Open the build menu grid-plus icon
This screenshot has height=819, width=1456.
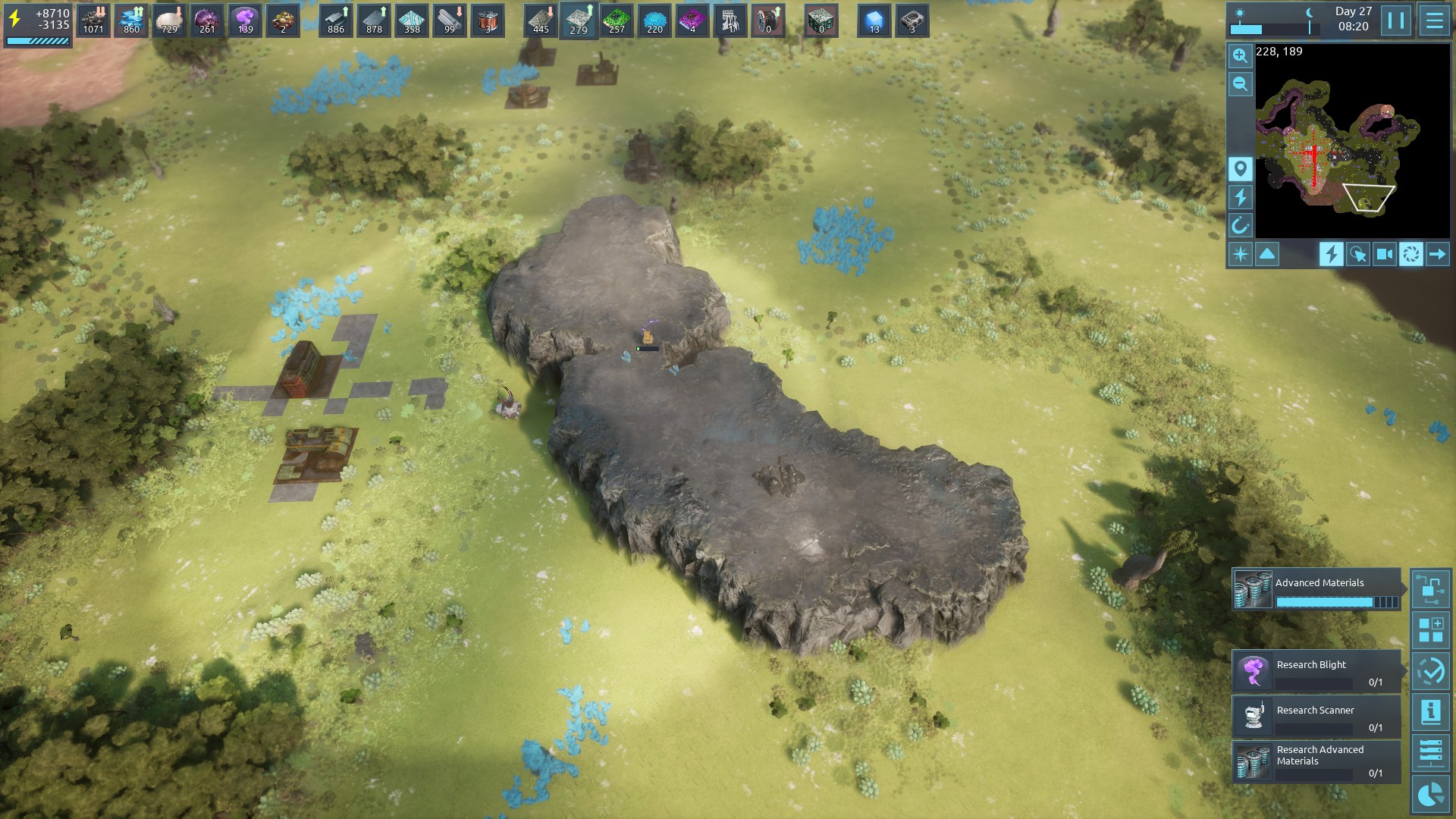pyautogui.click(x=1431, y=630)
